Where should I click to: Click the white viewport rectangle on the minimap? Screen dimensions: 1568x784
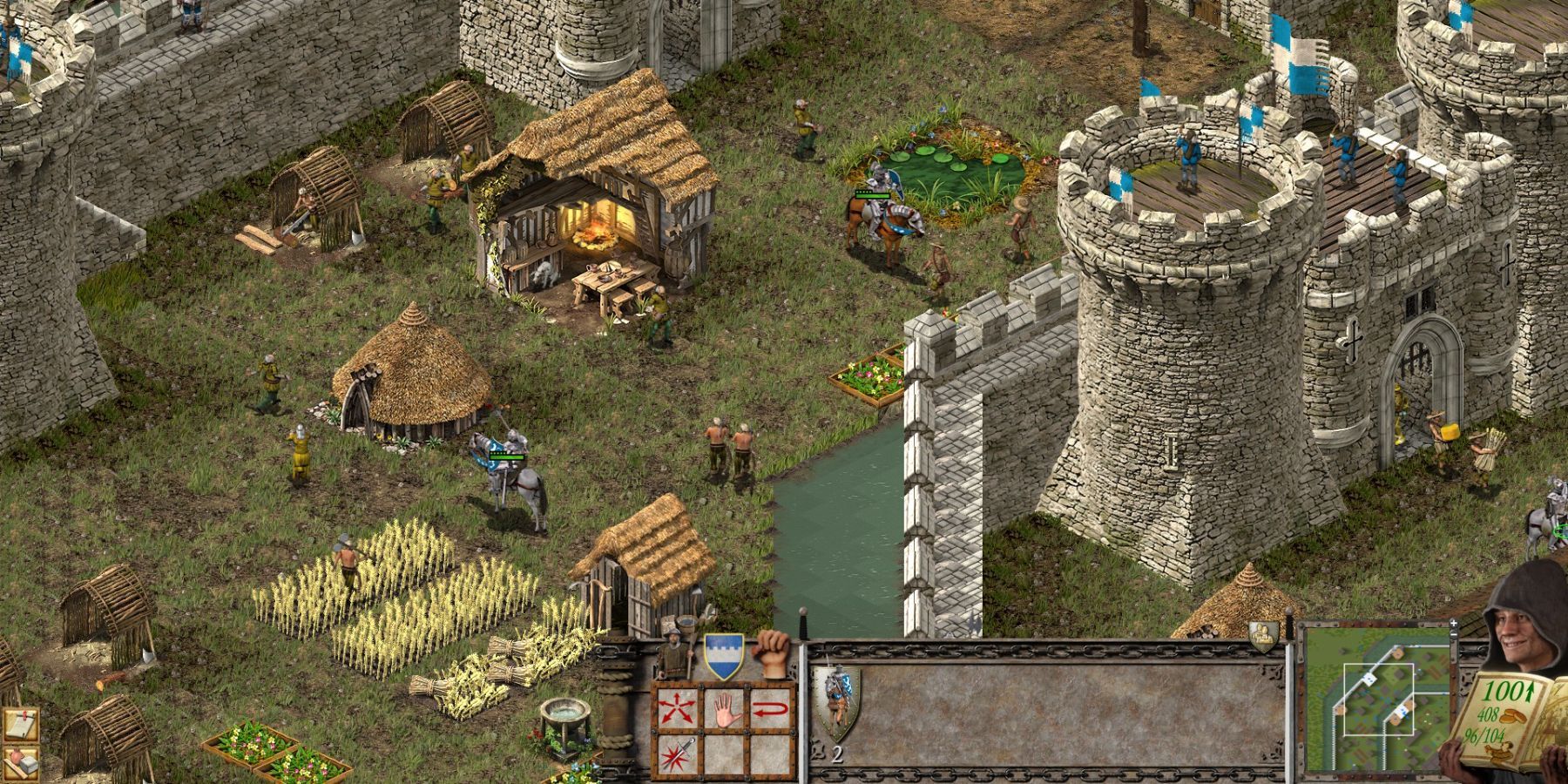(x=1379, y=700)
